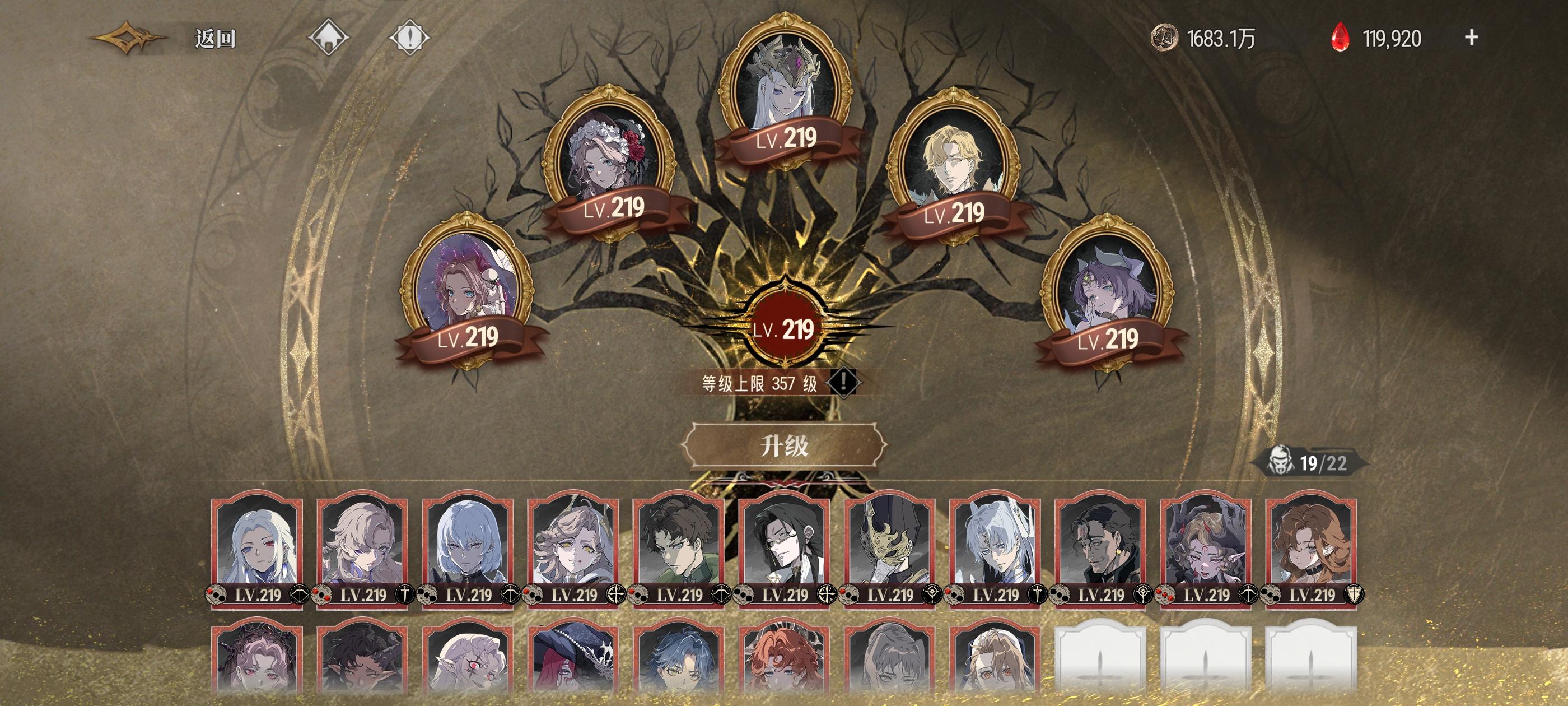Select the bow class icon on the first roster card
The height and width of the screenshot is (706, 1568).
pyautogui.click(x=300, y=594)
